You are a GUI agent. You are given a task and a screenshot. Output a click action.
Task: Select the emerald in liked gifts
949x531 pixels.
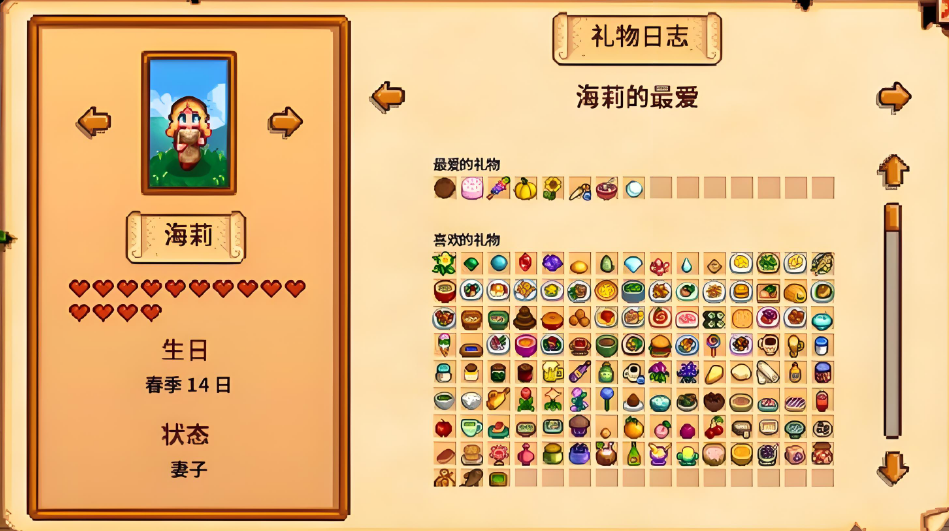point(472,264)
